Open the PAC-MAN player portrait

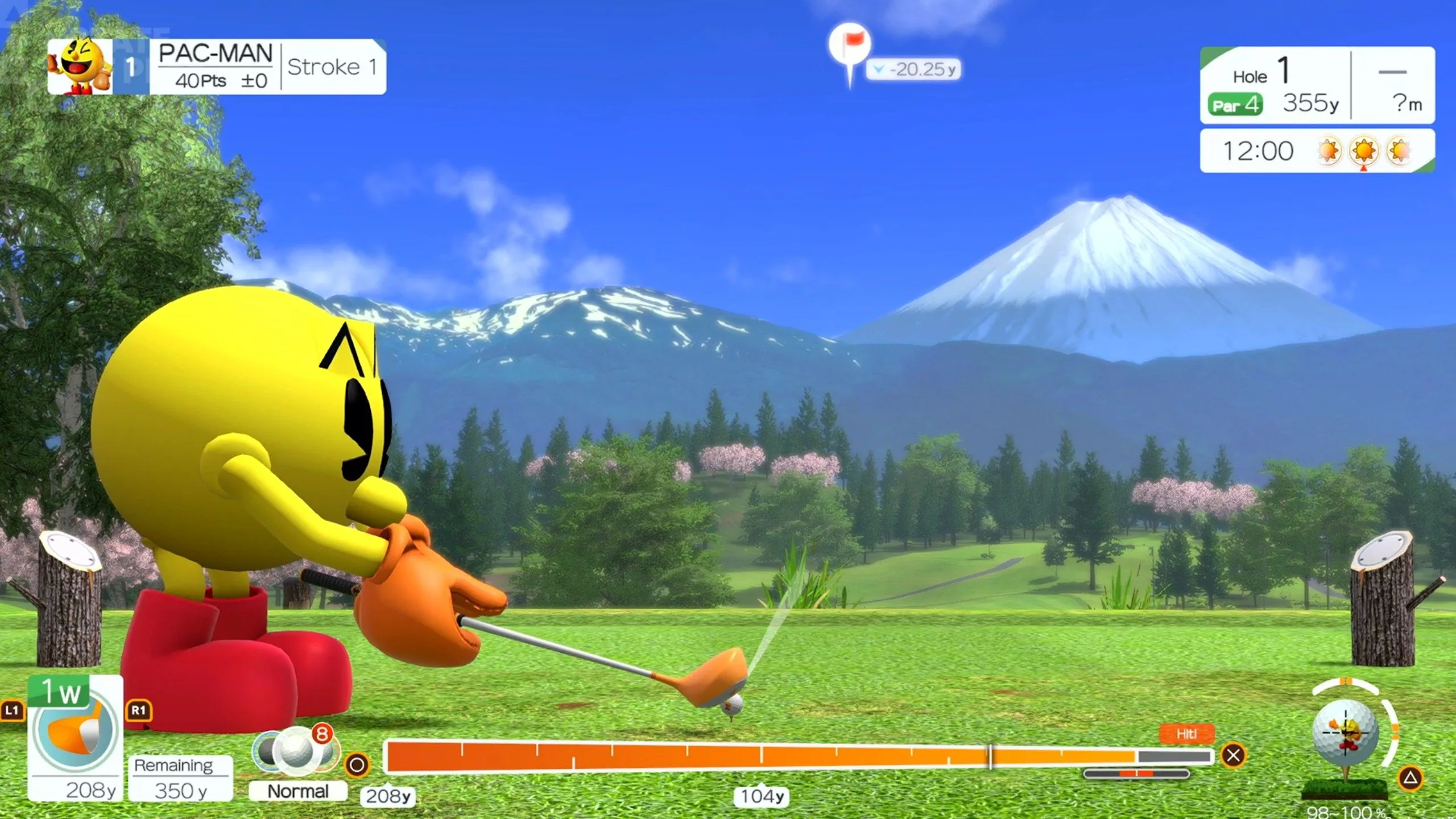(80, 67)
